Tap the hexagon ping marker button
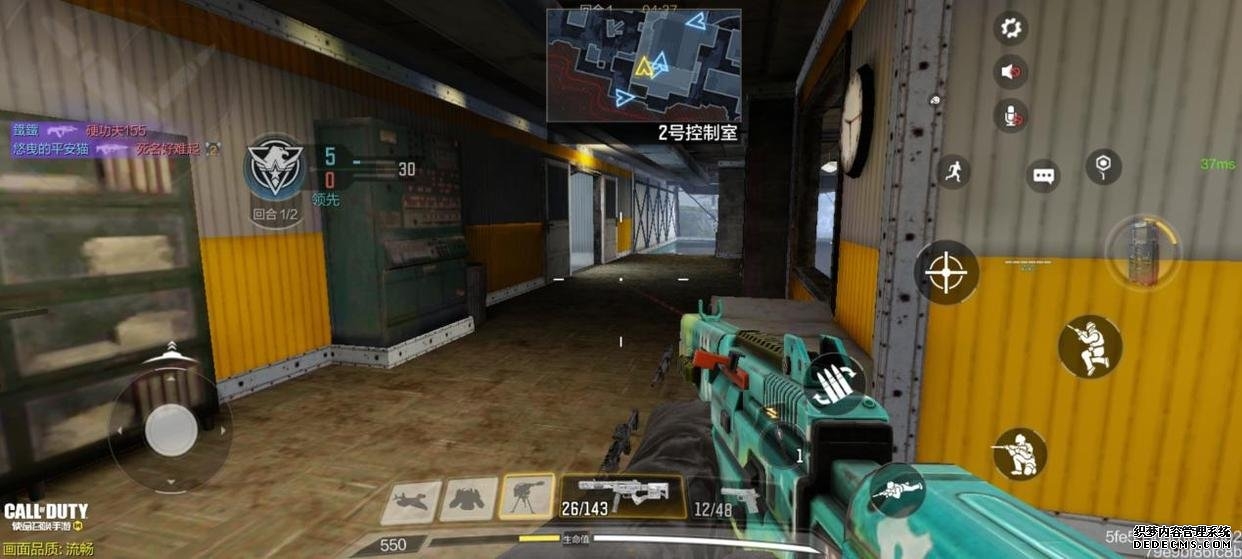This screenshot has height=559, width=1242. [1103, 166]
